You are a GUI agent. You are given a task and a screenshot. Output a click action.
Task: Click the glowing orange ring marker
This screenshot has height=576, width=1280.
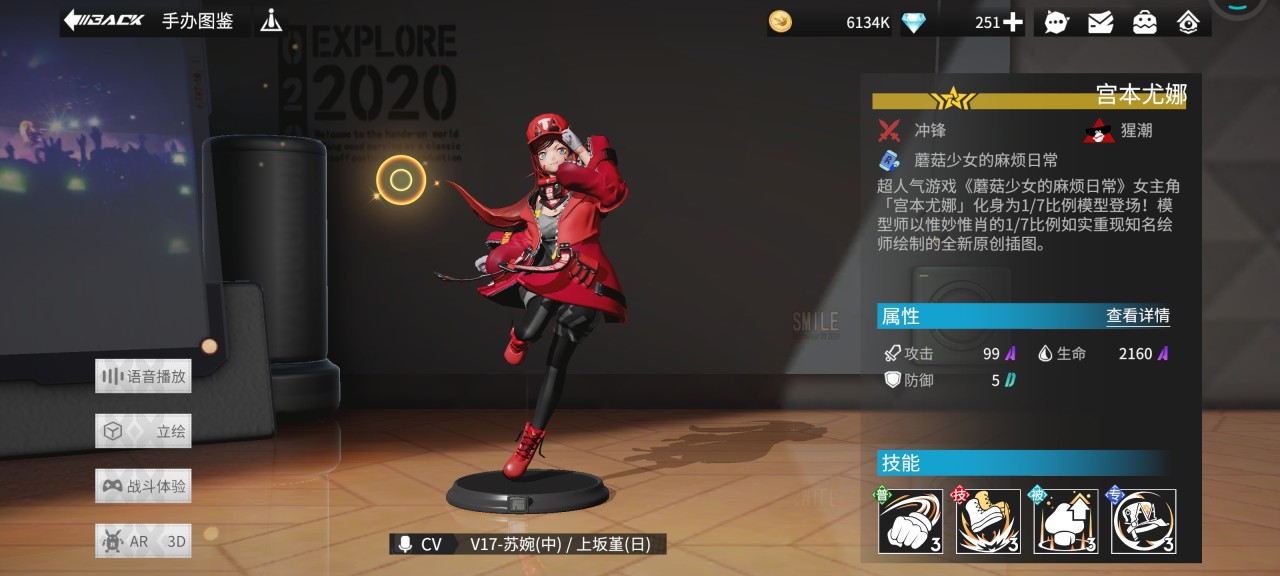coord(401,180)
